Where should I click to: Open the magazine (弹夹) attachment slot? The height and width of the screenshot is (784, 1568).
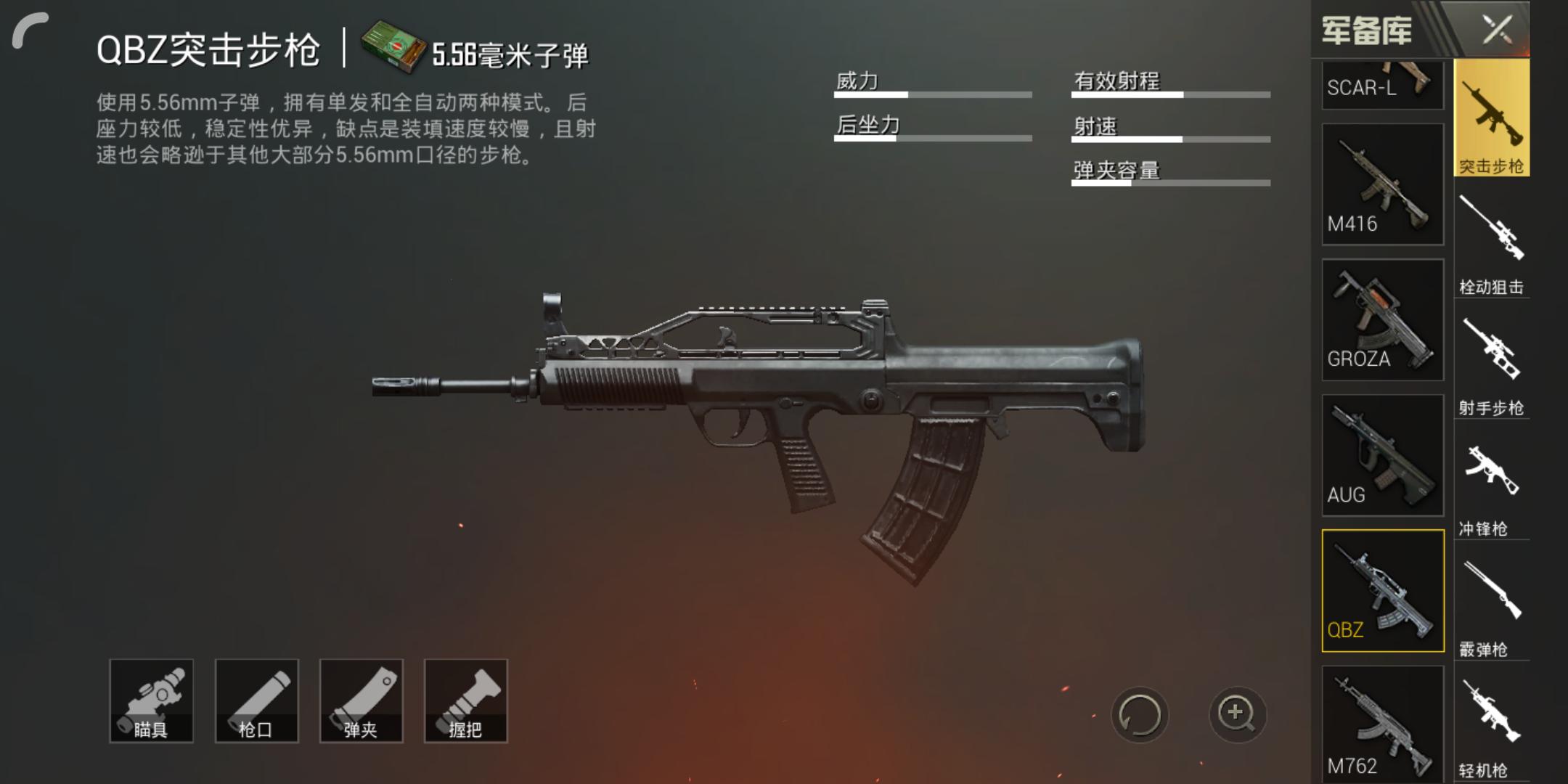(x=361, y=701)
